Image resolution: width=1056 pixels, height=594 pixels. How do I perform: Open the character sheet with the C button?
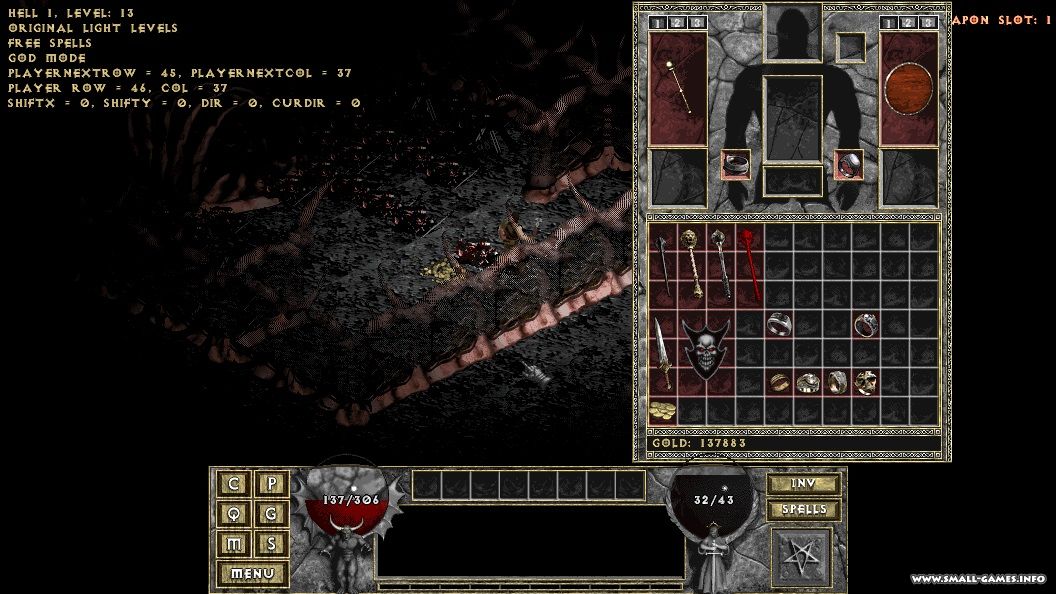234,484
